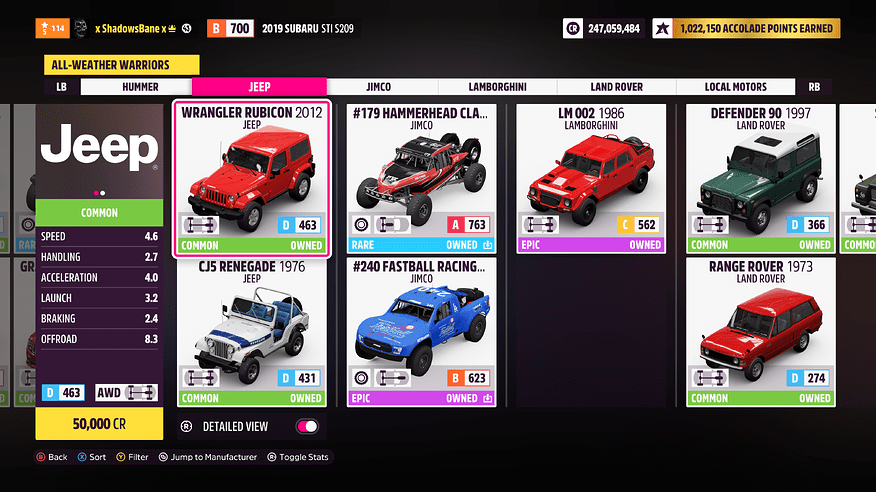This screenshot has height=492, width=876.
Task: Switch to the Hummer manufacturer tab
Action: (140, 87)
